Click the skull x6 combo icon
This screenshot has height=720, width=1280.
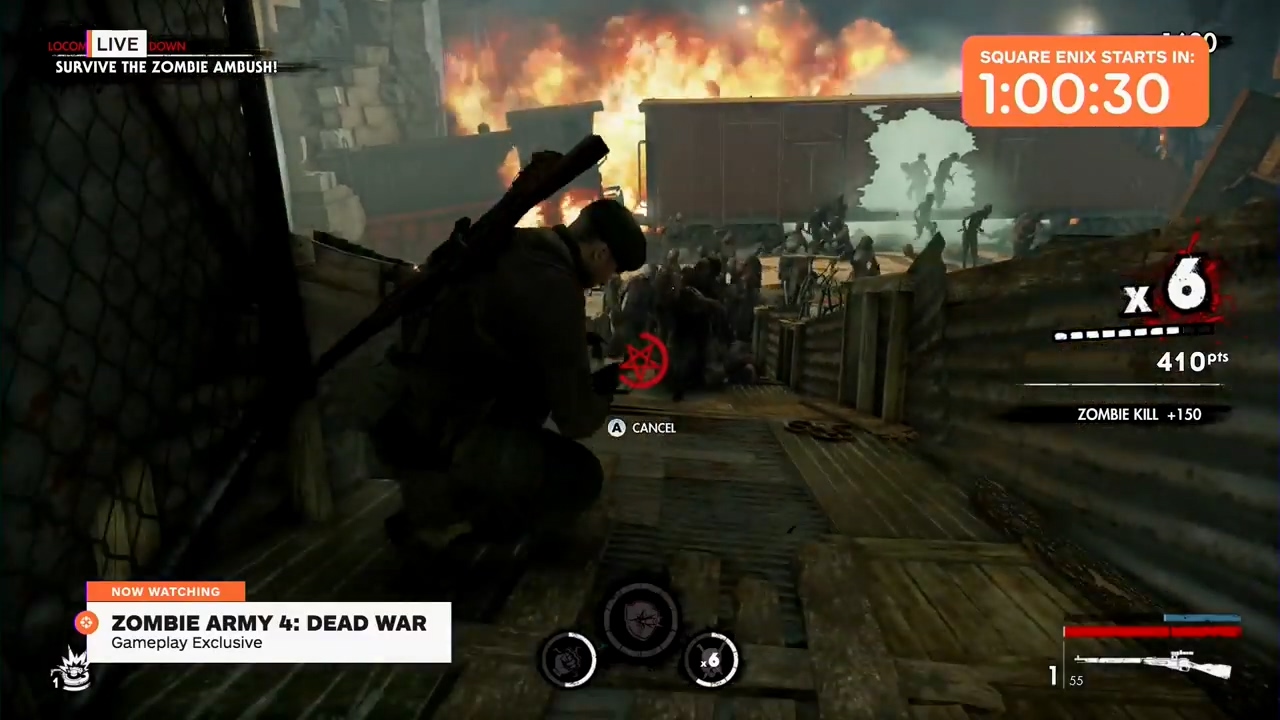pyautogui.click(x=712, y=660)
